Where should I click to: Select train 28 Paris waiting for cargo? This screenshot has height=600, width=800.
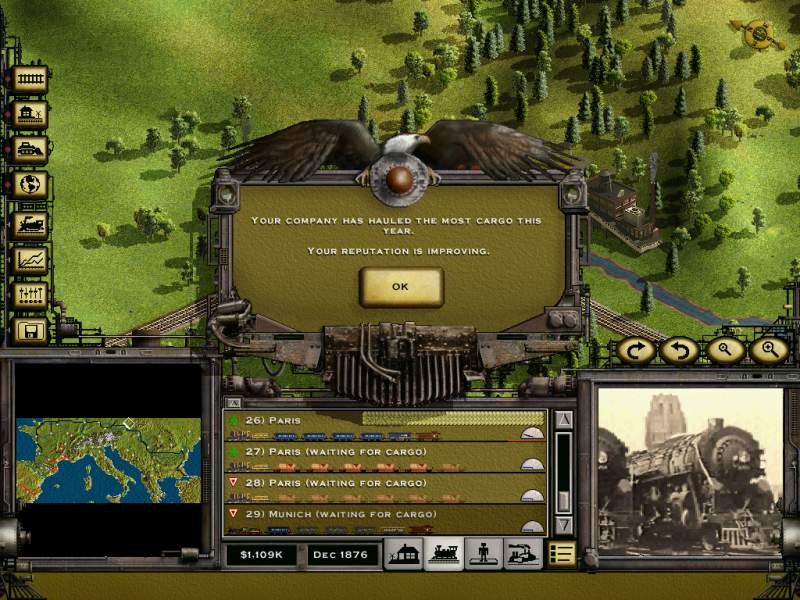point(385,489)
